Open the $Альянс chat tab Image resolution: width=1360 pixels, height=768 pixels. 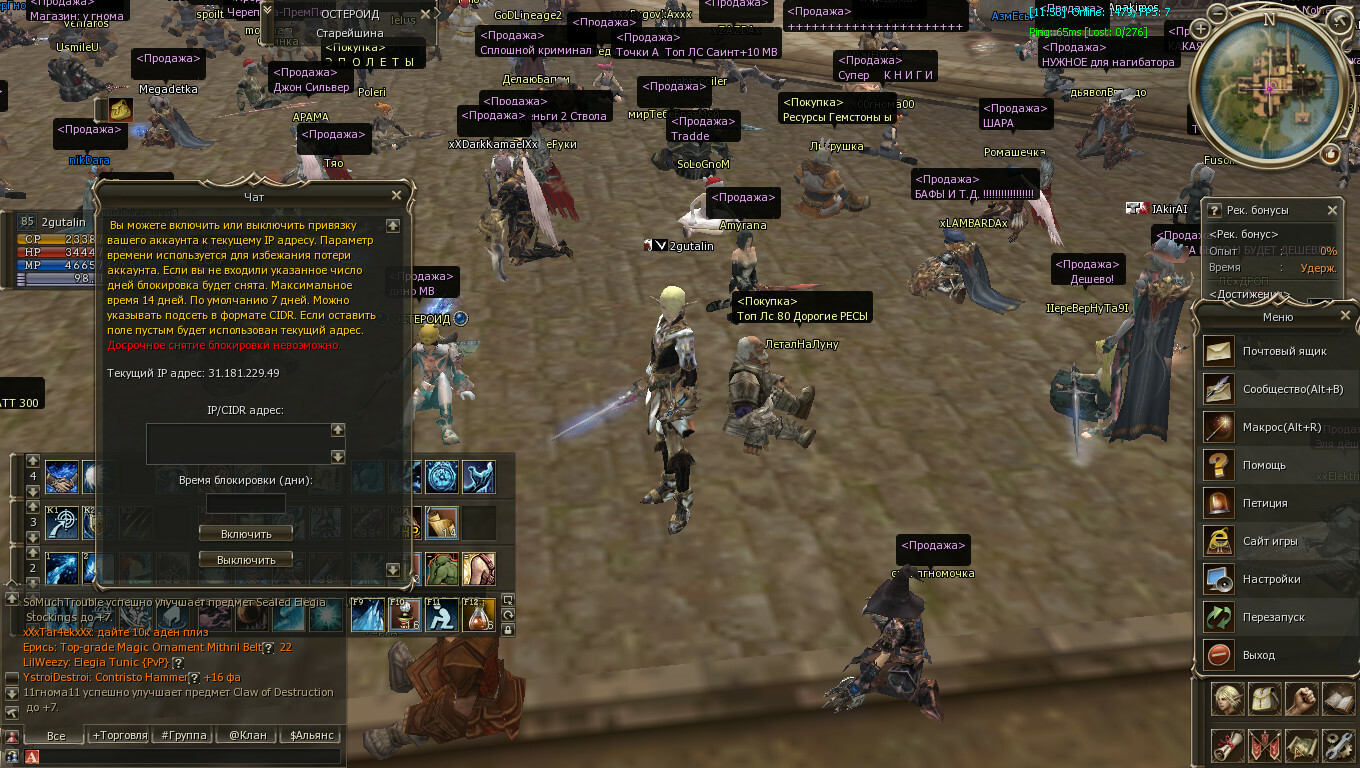point(311,735)
